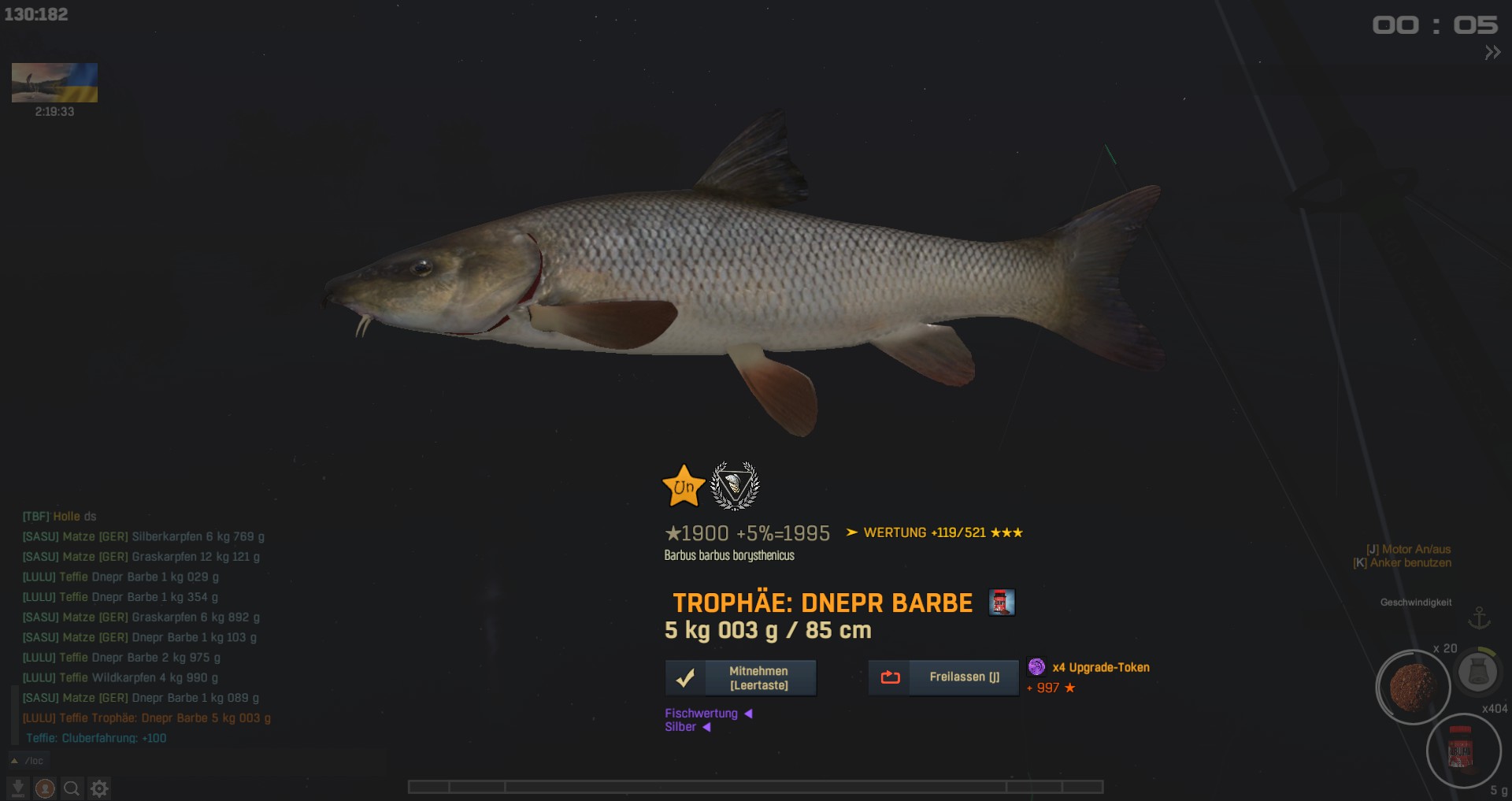Keep the fish with Mitnehmen
The height and width of the screenshot is (801, 1512).
740,678
